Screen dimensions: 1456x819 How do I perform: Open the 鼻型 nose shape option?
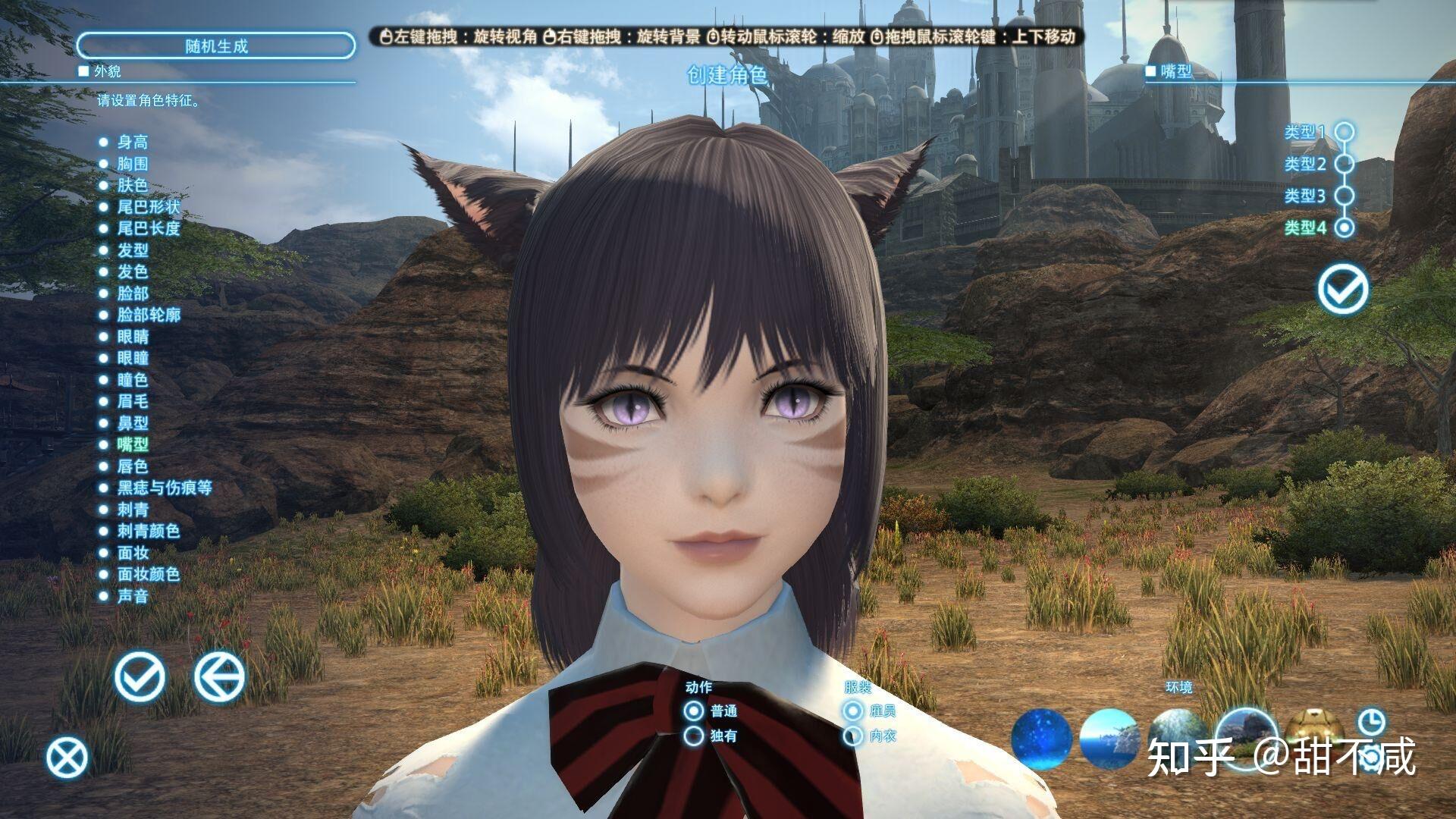pyautogui.click(x=132, y=423)
